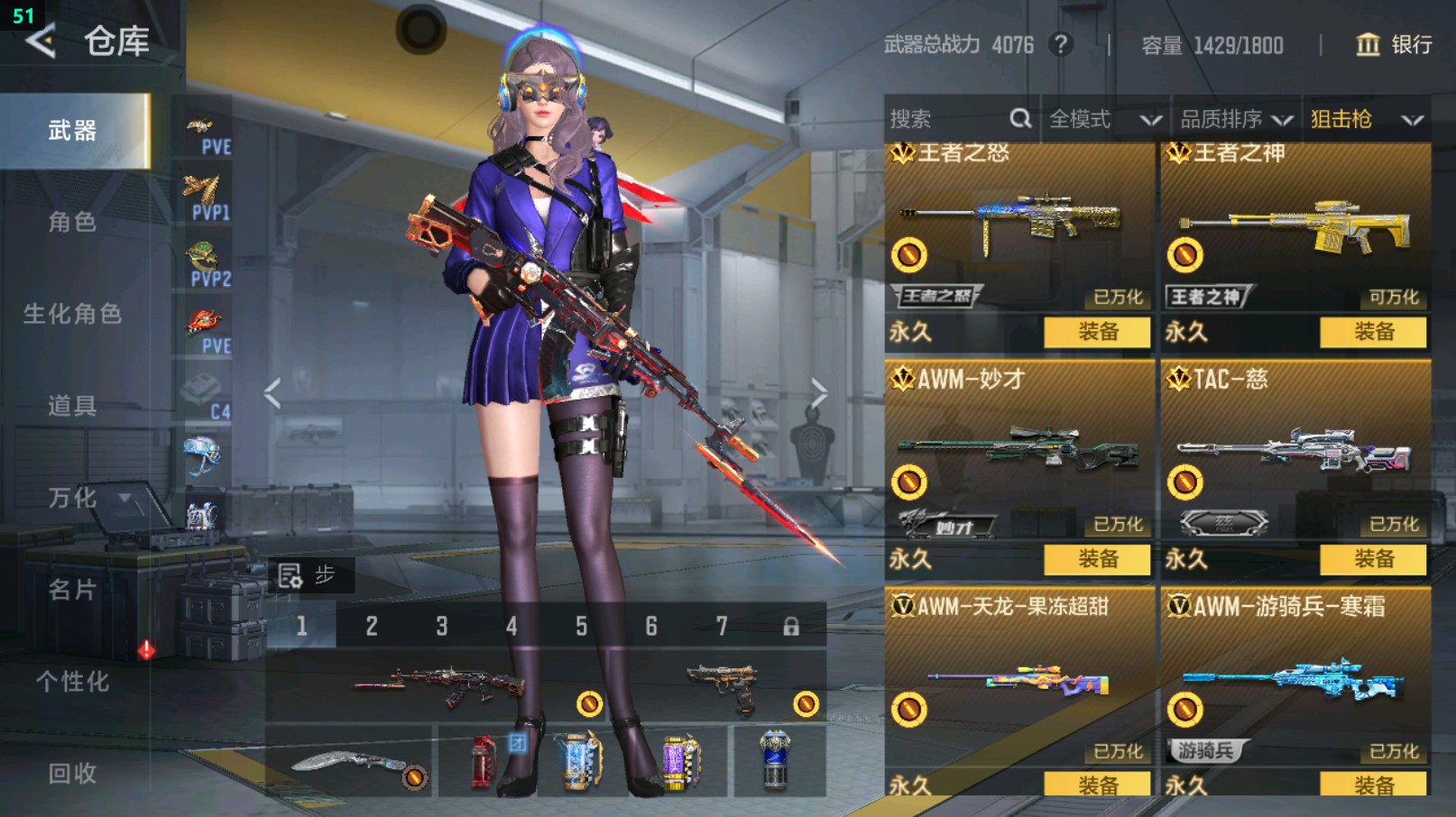Screen dimensions: 1456x817
Task: Open the 回收 section
Action: pos(72,773)
